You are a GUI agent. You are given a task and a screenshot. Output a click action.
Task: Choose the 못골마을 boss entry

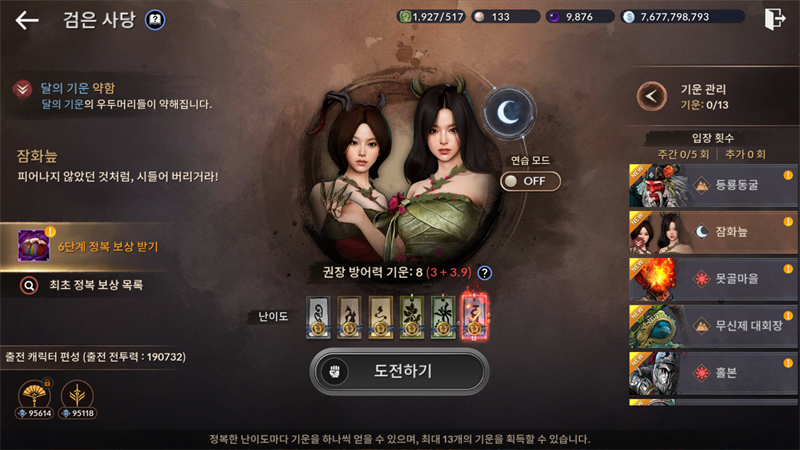pyautogui.click(x=713, y=278)
